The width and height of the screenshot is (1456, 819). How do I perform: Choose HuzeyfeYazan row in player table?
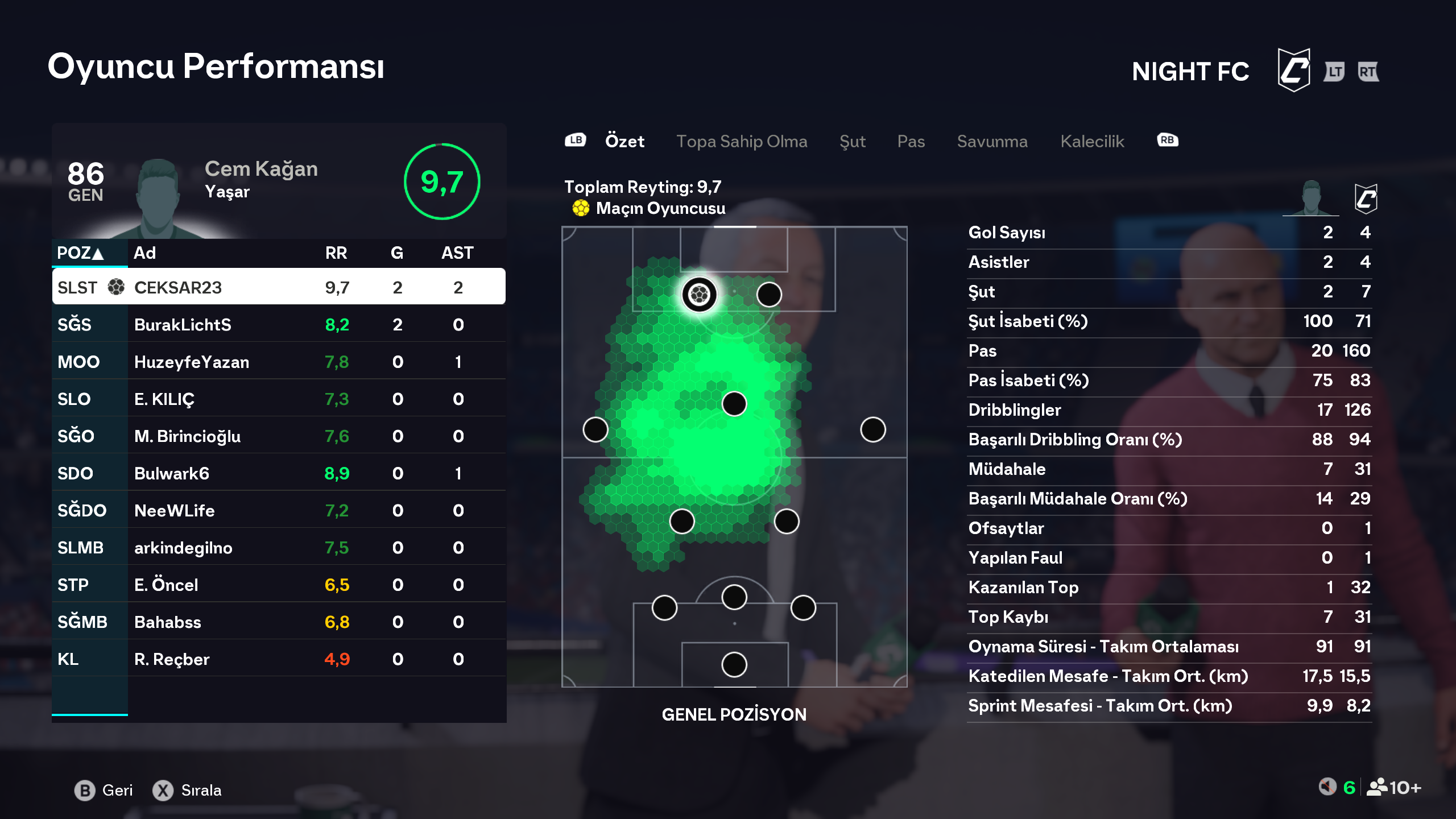pos(279,362)
